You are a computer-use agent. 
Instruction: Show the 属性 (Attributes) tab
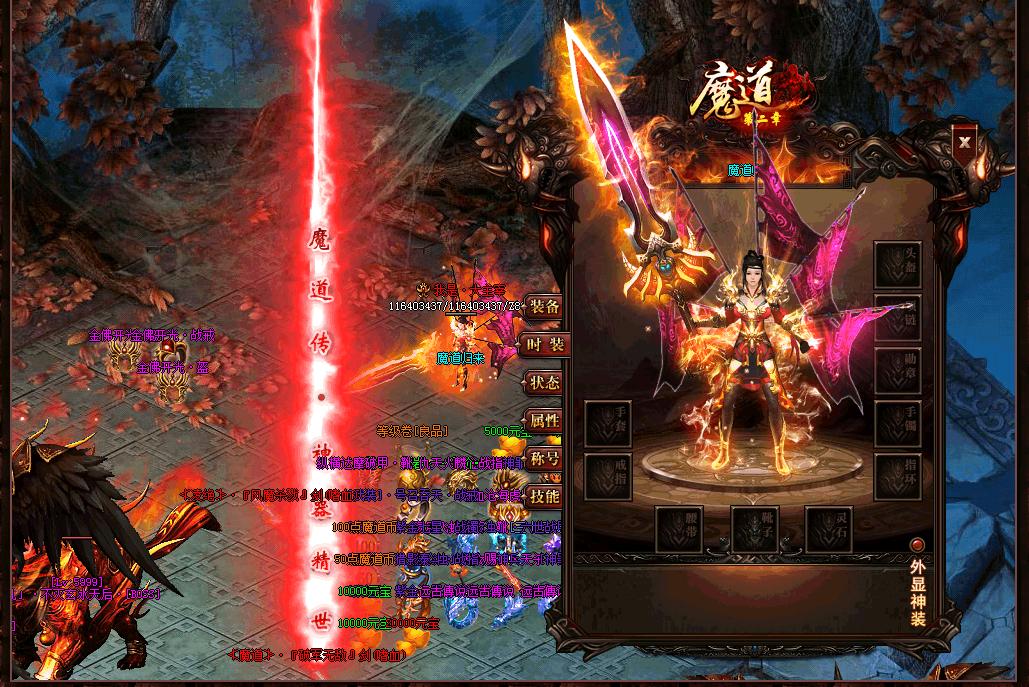545,421
